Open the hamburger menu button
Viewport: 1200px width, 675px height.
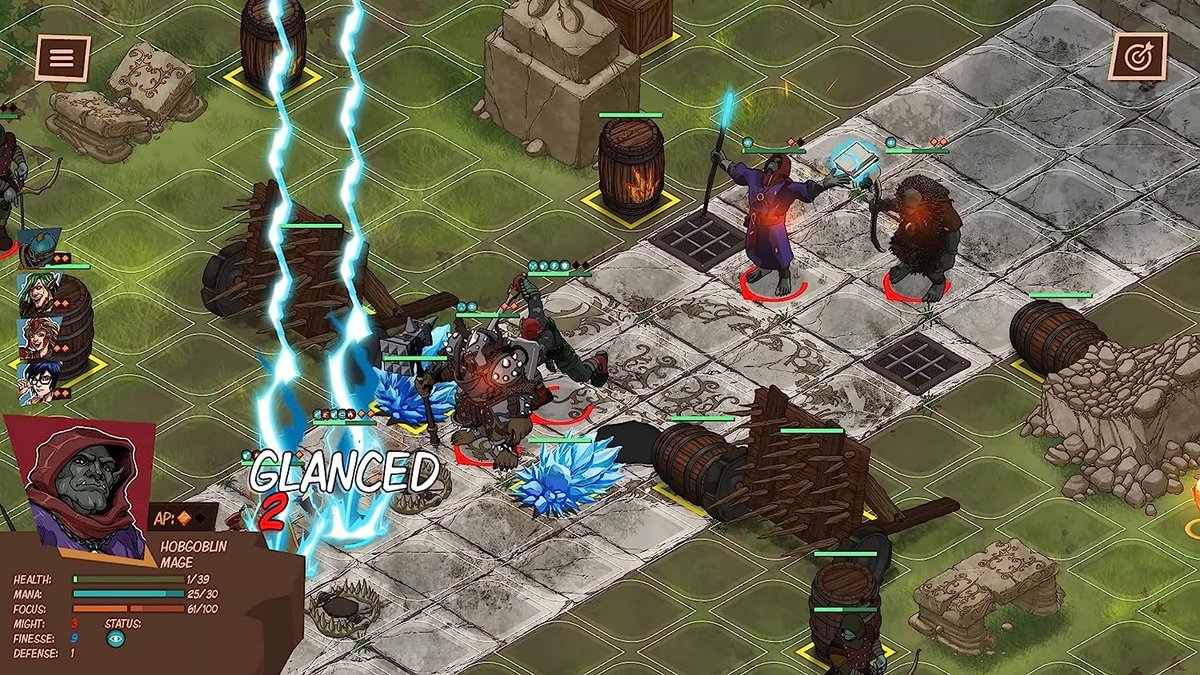click(62, 58)
